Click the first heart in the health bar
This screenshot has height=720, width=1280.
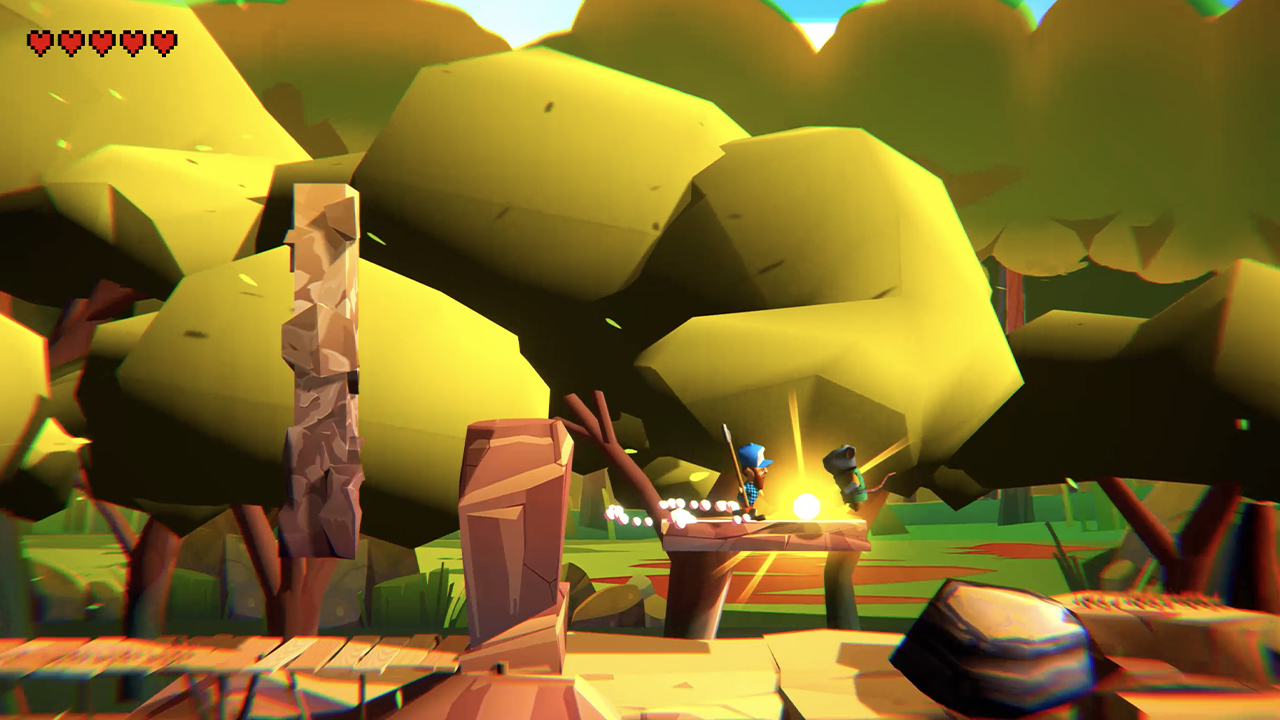[x=40, y=43]
